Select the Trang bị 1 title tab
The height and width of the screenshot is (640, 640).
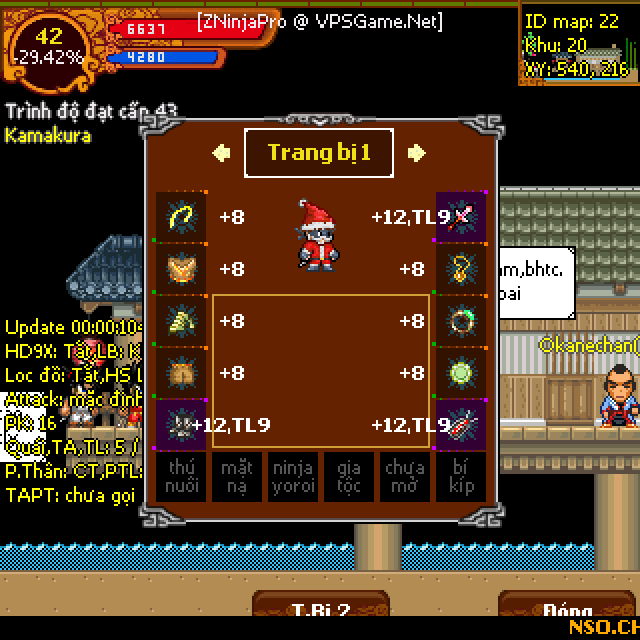[x=319, y=153]
